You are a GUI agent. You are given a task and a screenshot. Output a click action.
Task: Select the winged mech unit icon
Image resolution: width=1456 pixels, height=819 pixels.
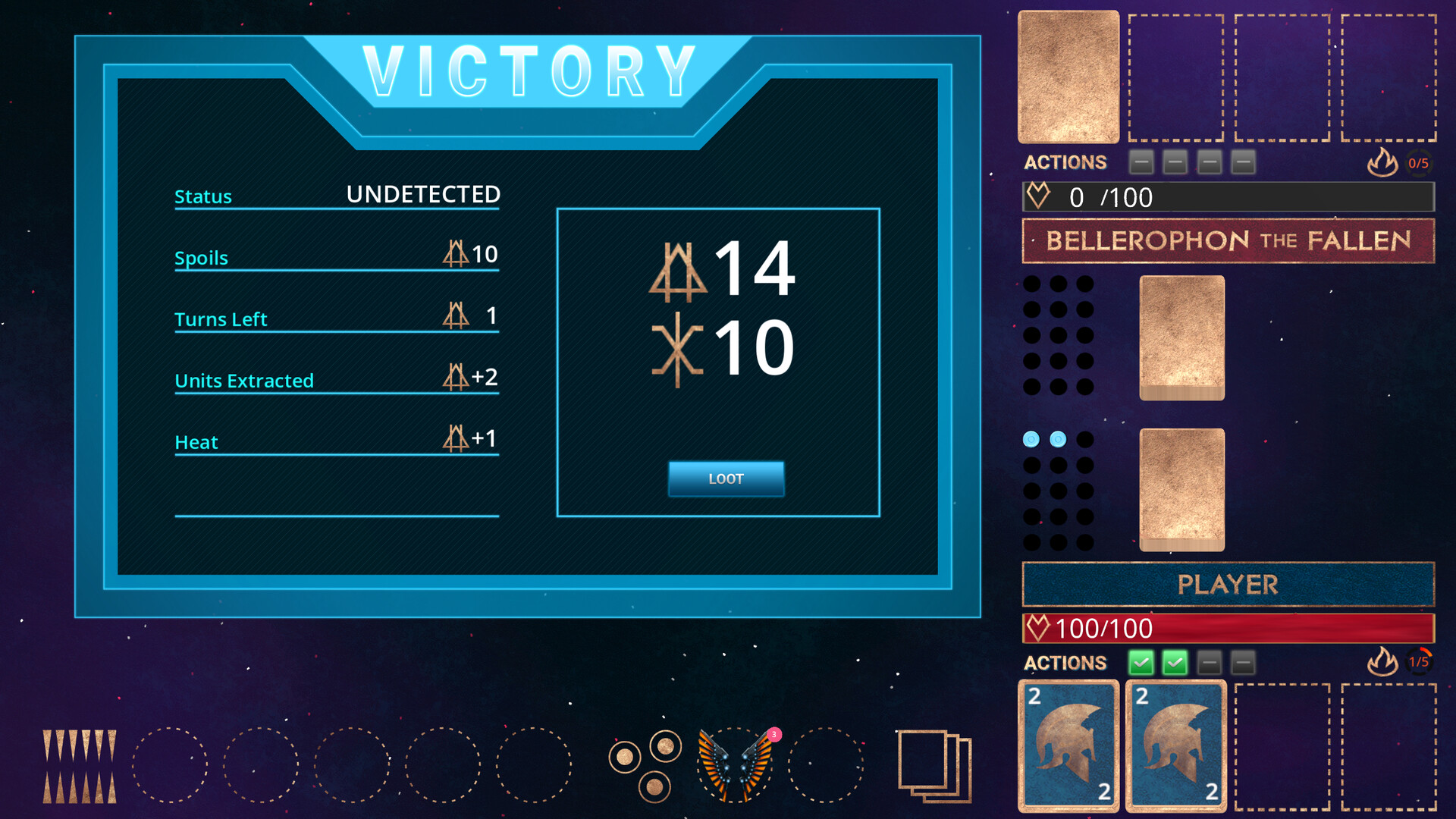pyautogui.click(x=734, y=764)
